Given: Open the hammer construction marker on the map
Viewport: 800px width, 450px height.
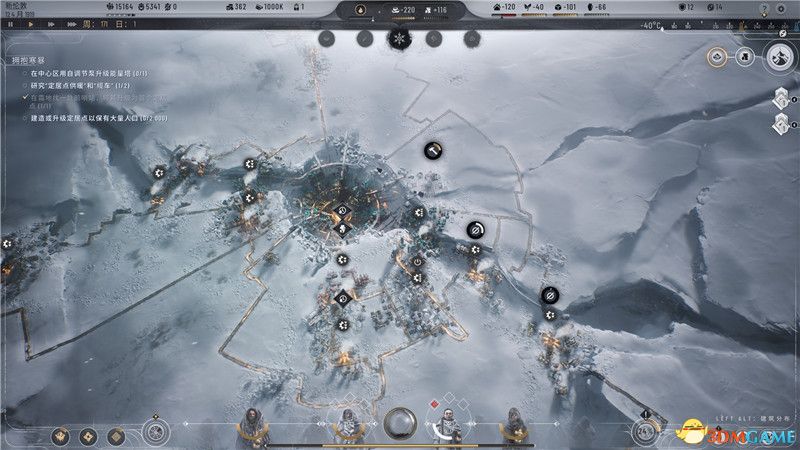Looking at the screenshot, I should pos(434,150).
